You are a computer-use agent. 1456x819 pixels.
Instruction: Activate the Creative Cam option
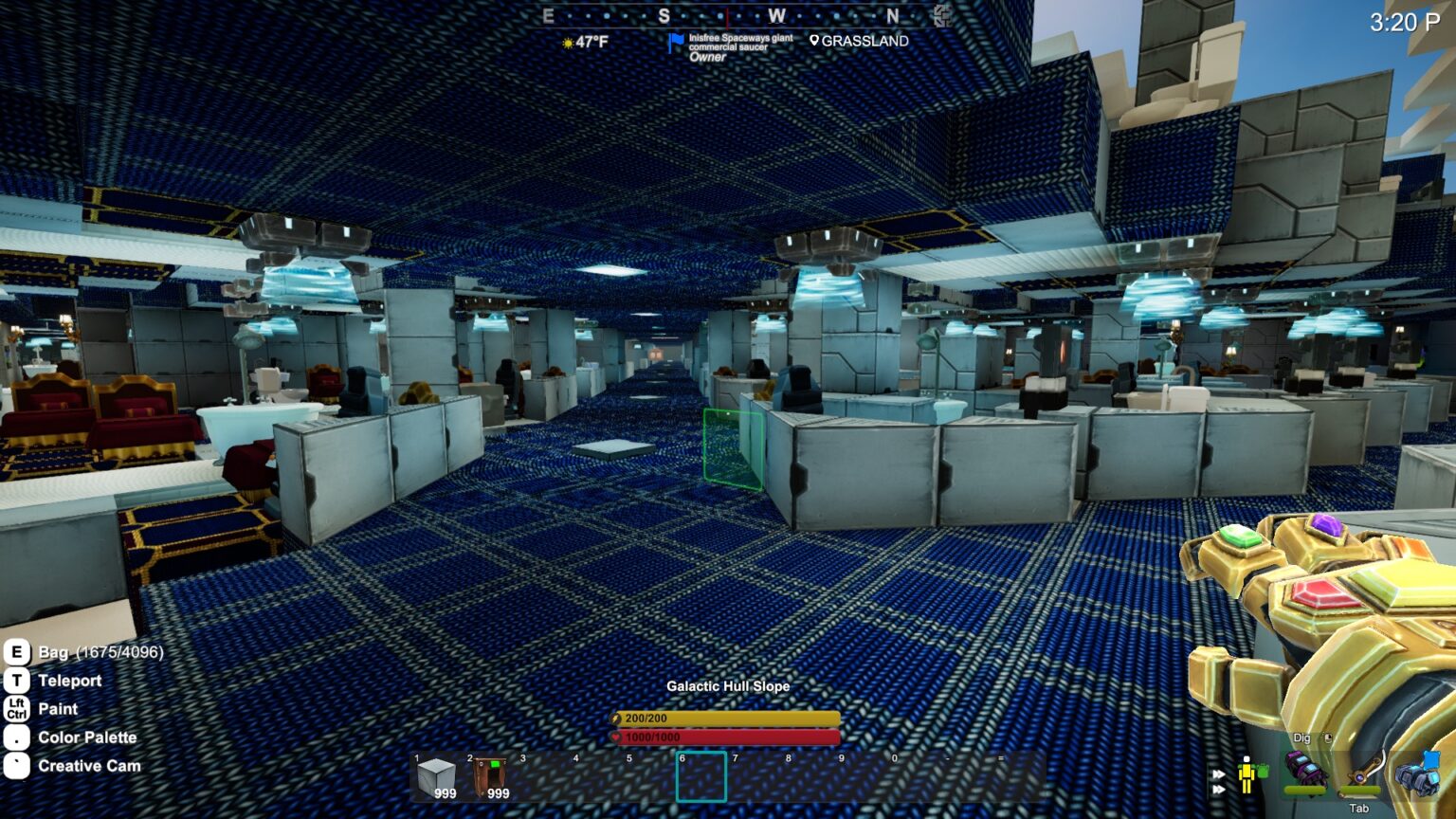pyautogui.click(x=89, y=766)
